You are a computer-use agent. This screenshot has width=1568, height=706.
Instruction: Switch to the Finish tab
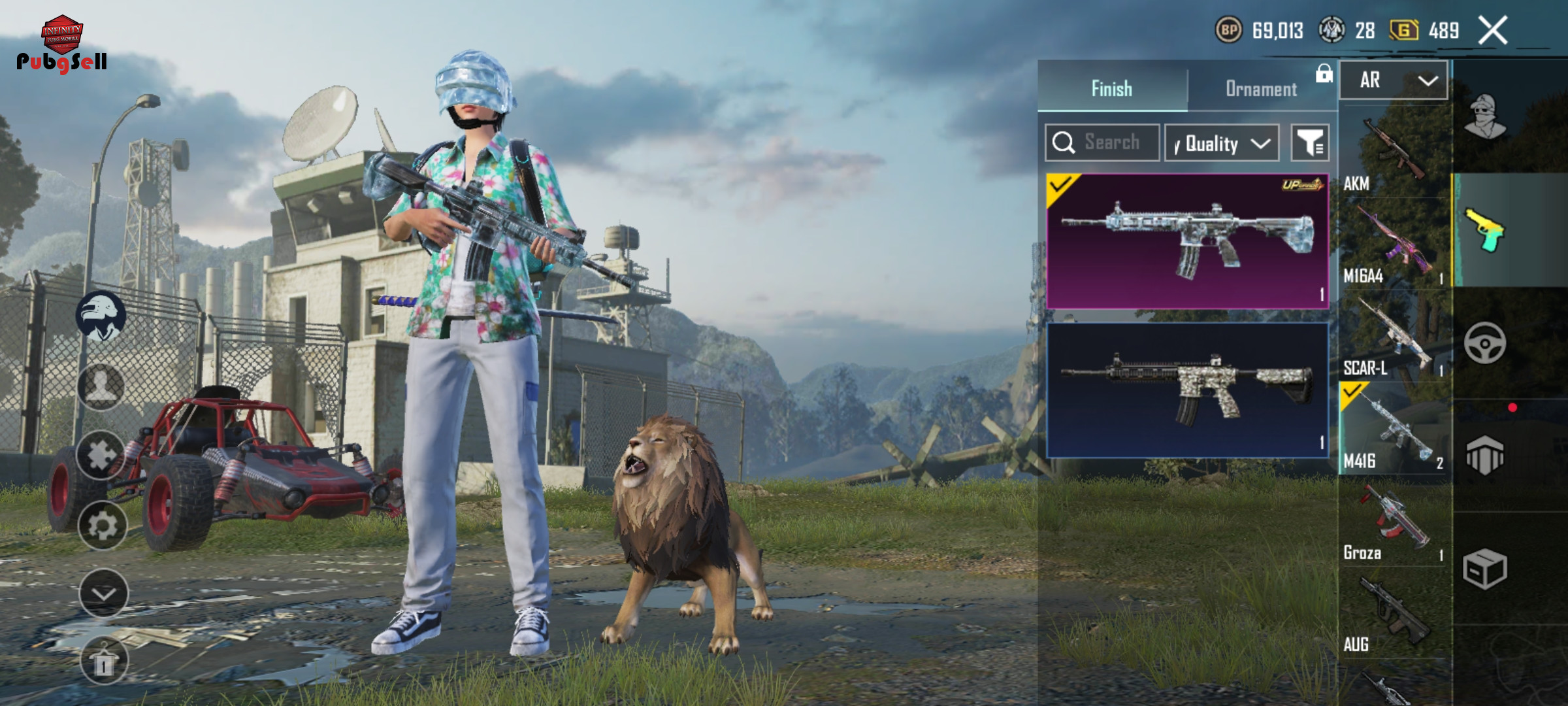click(1111, 88)
